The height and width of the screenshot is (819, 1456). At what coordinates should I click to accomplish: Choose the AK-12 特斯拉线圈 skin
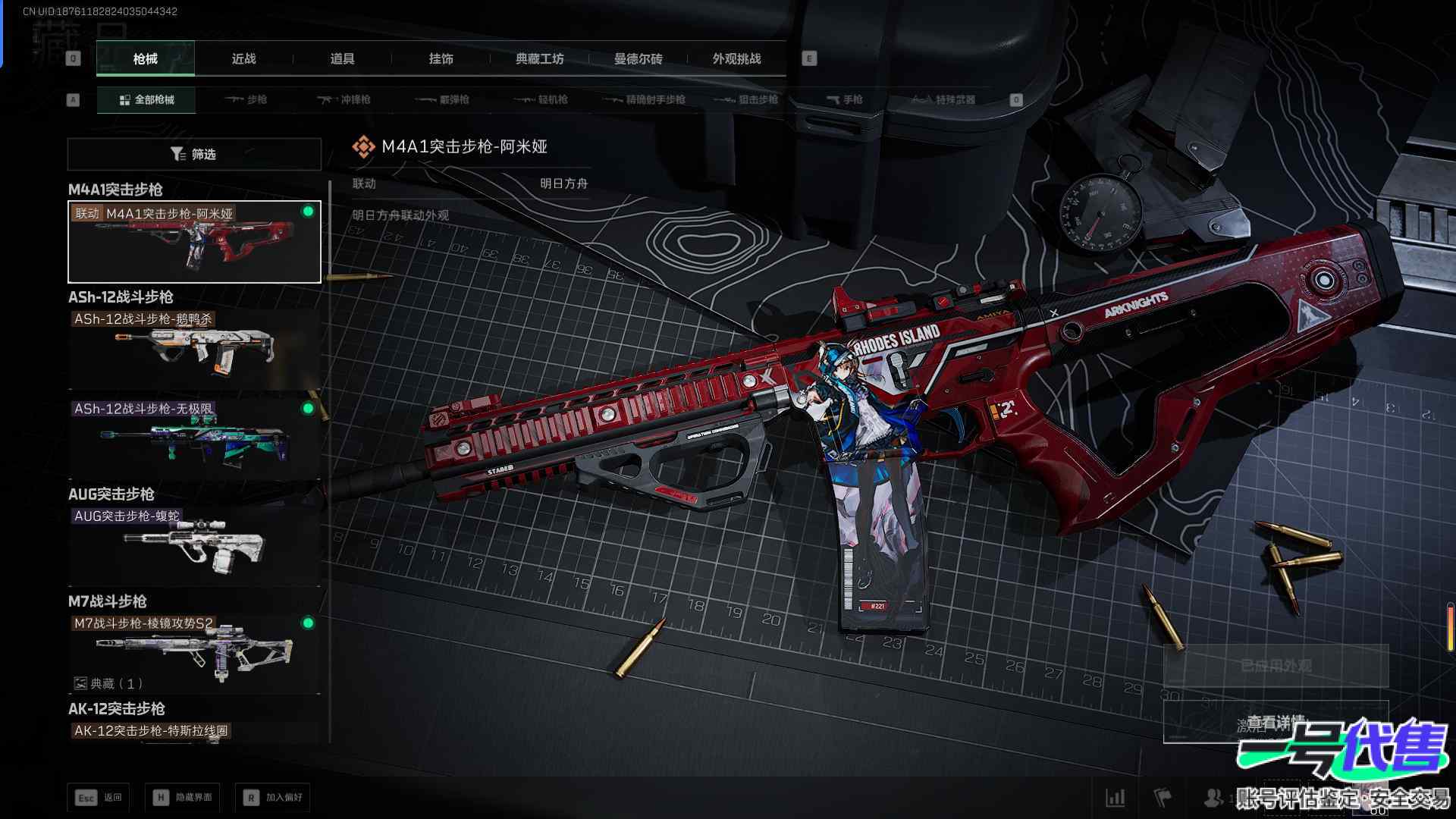194,731
